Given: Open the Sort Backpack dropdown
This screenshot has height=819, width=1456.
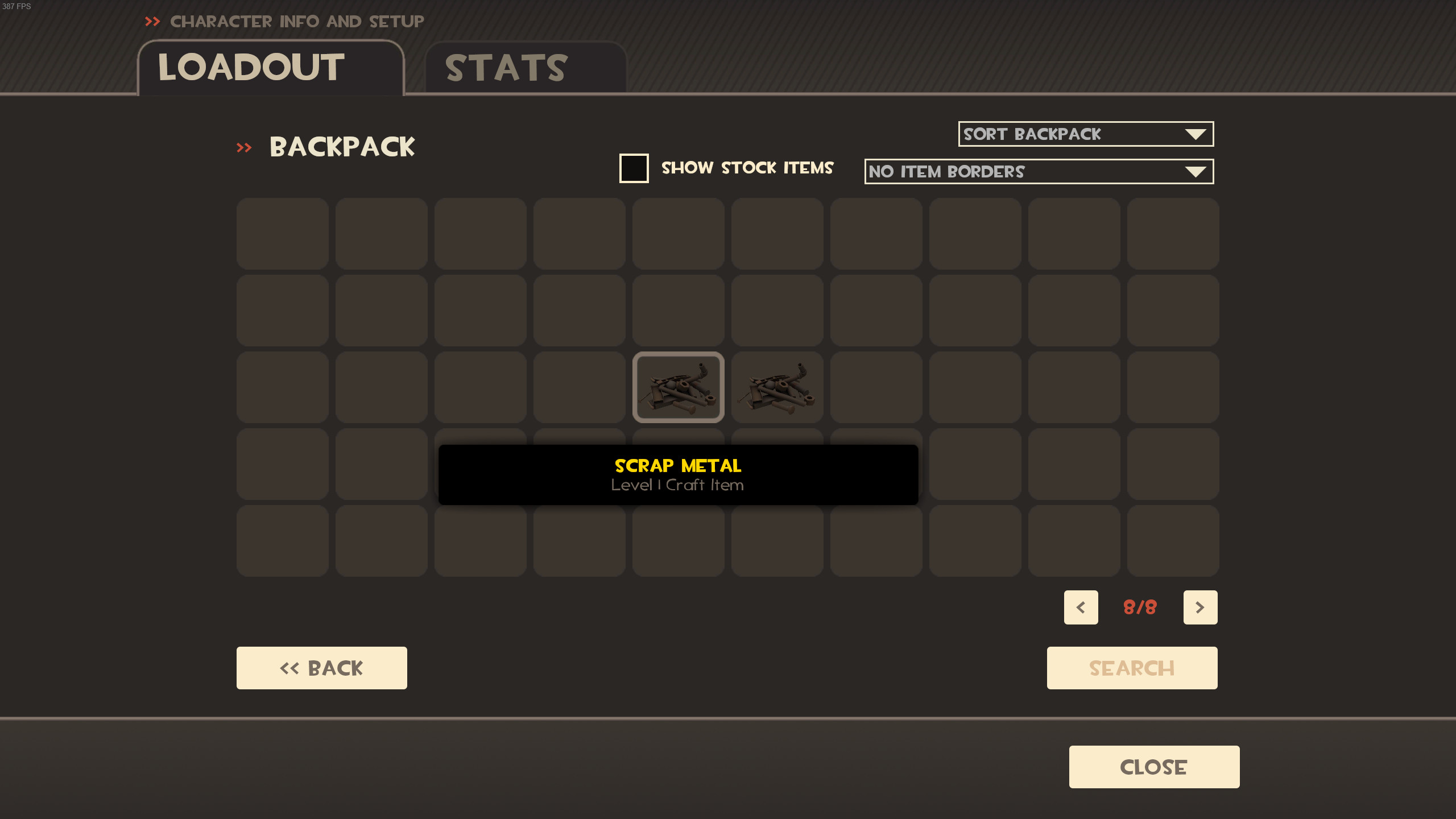Looking at the screenshot, I should pos(1085,134).
